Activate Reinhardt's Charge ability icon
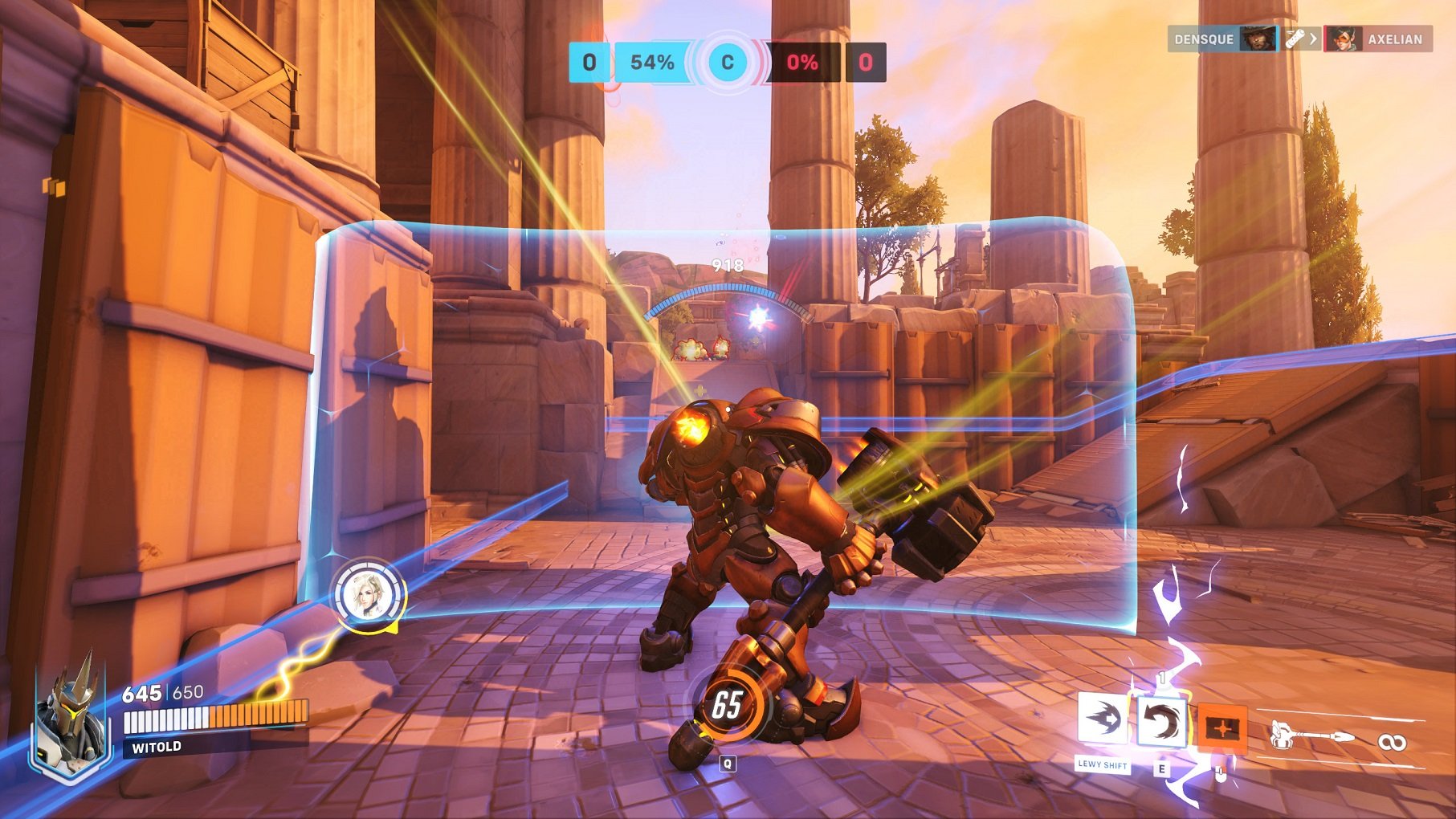The image size is (1456, 819). pyautogui.click(x=1102, y=718)
